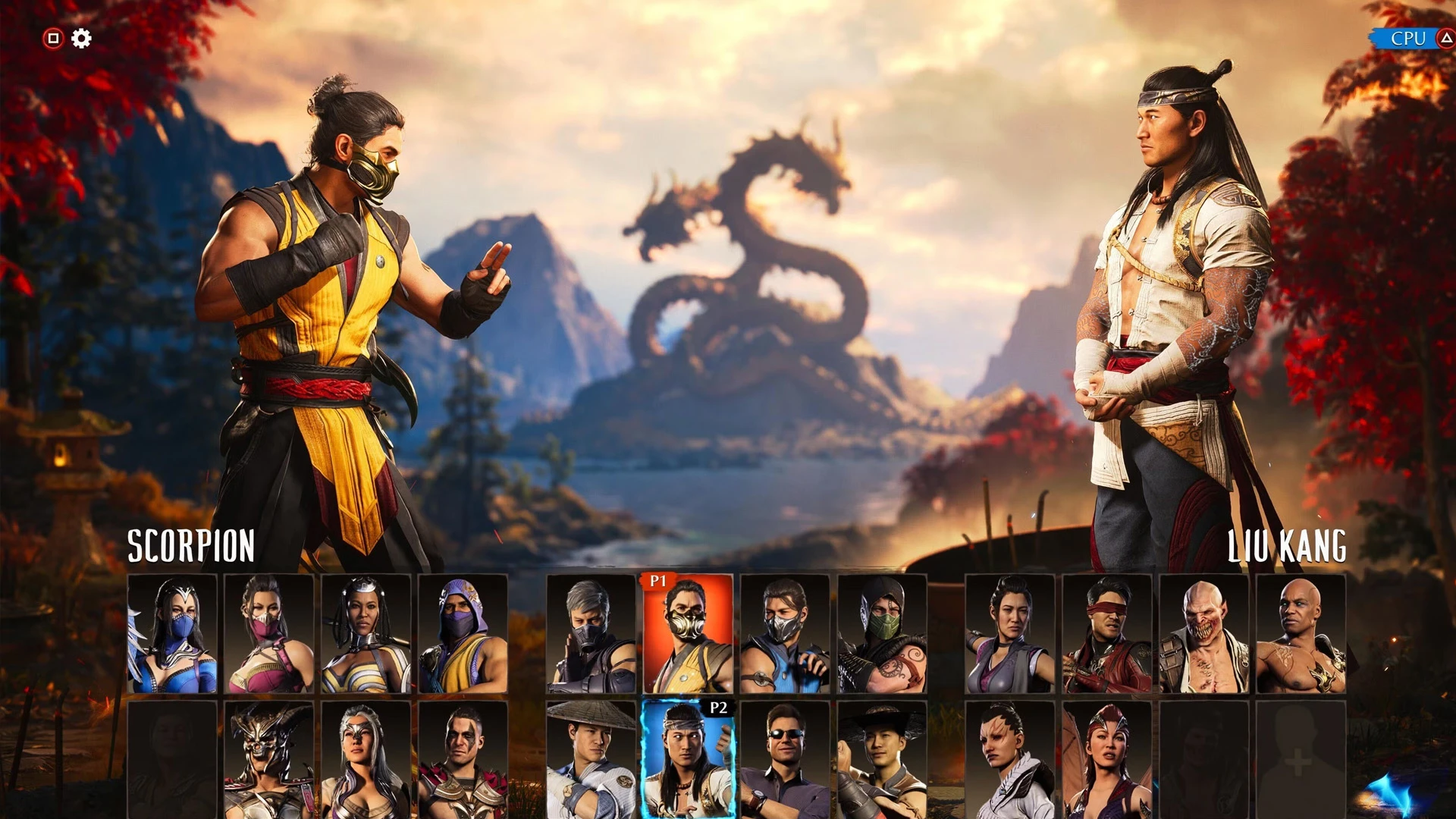Click the red square back icon top-left
The width and height of the screenshot is (1456, 819).
(x=53, y=36)
